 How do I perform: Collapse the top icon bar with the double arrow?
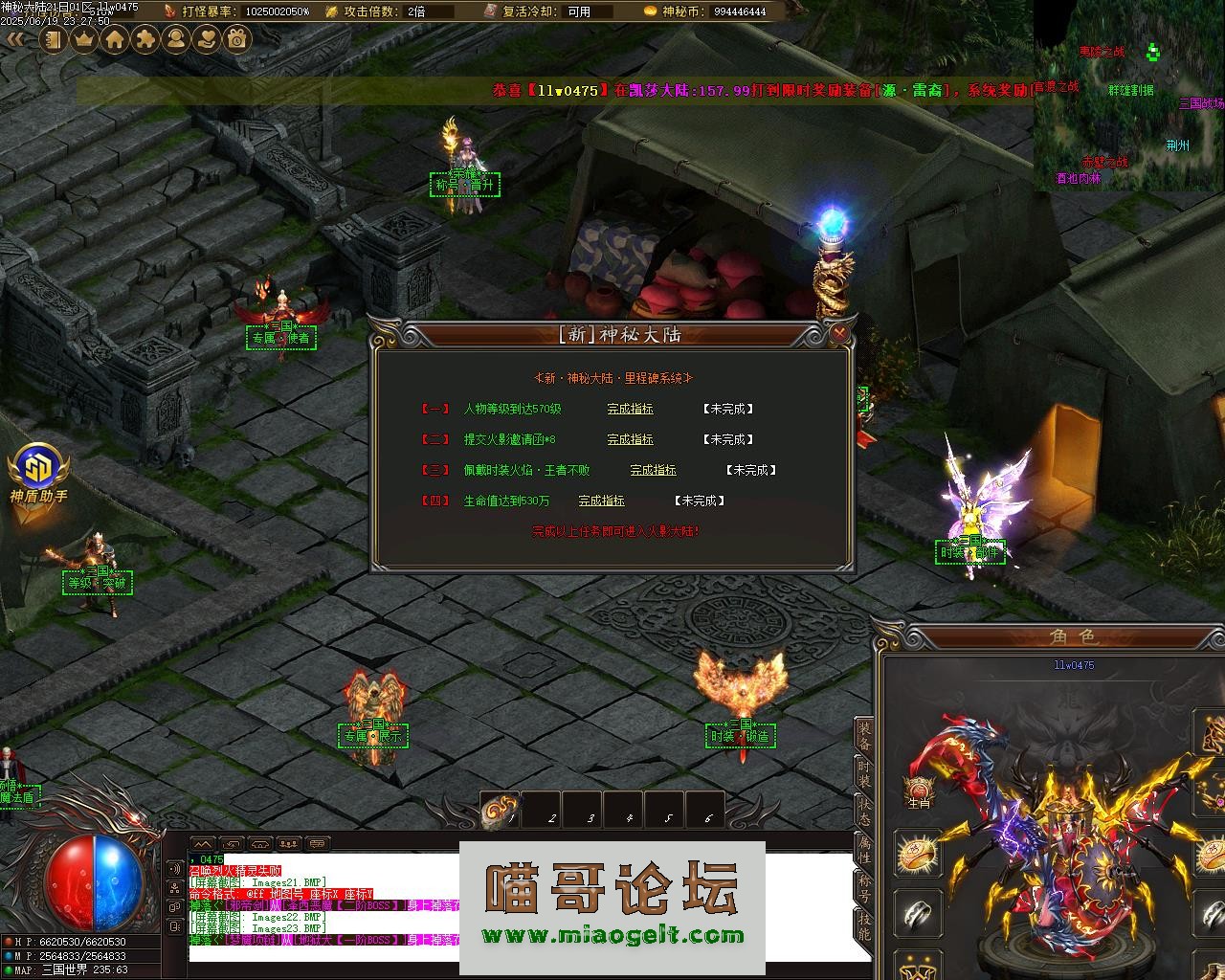(15, 39)
